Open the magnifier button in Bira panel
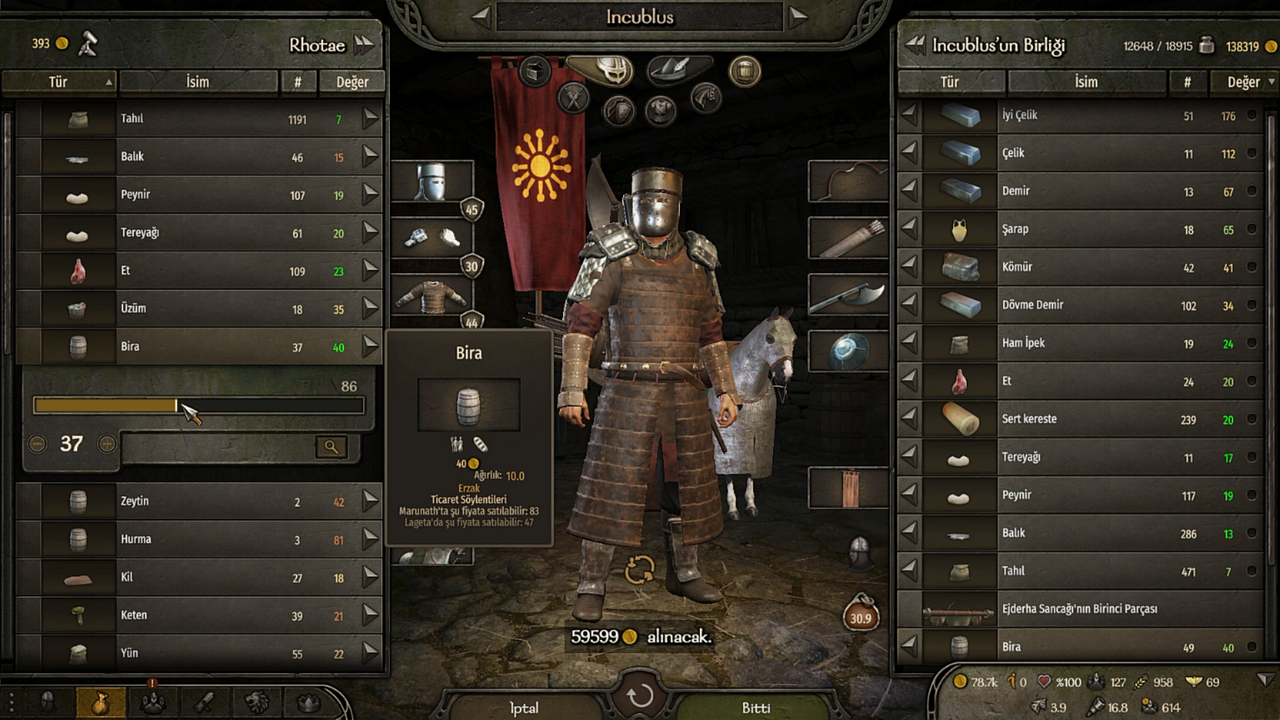This screenshot has width=1280, height=720. click(x=331, y=447)
